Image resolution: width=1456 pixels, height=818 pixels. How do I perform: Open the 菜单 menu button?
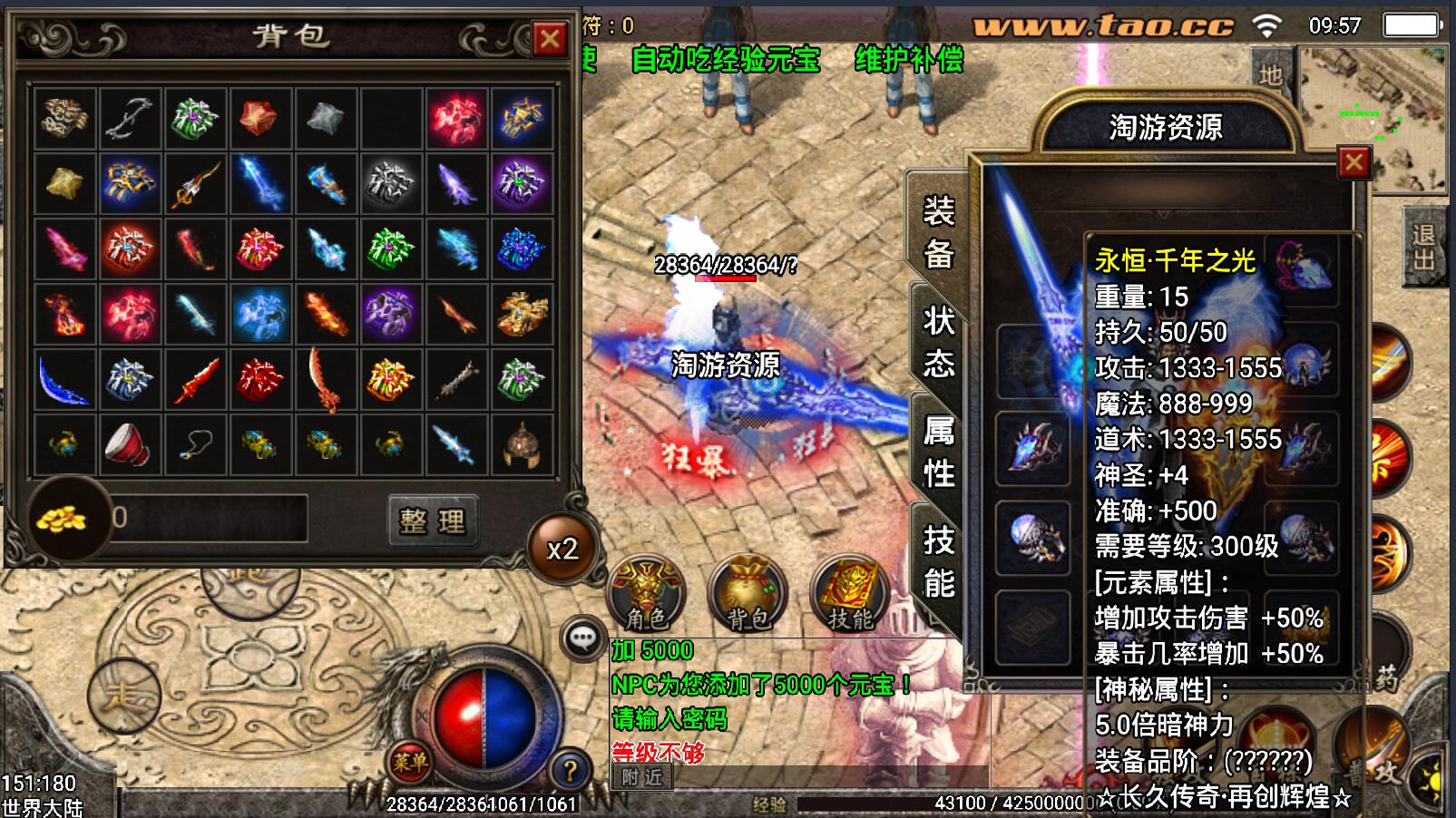pos(410,763)
